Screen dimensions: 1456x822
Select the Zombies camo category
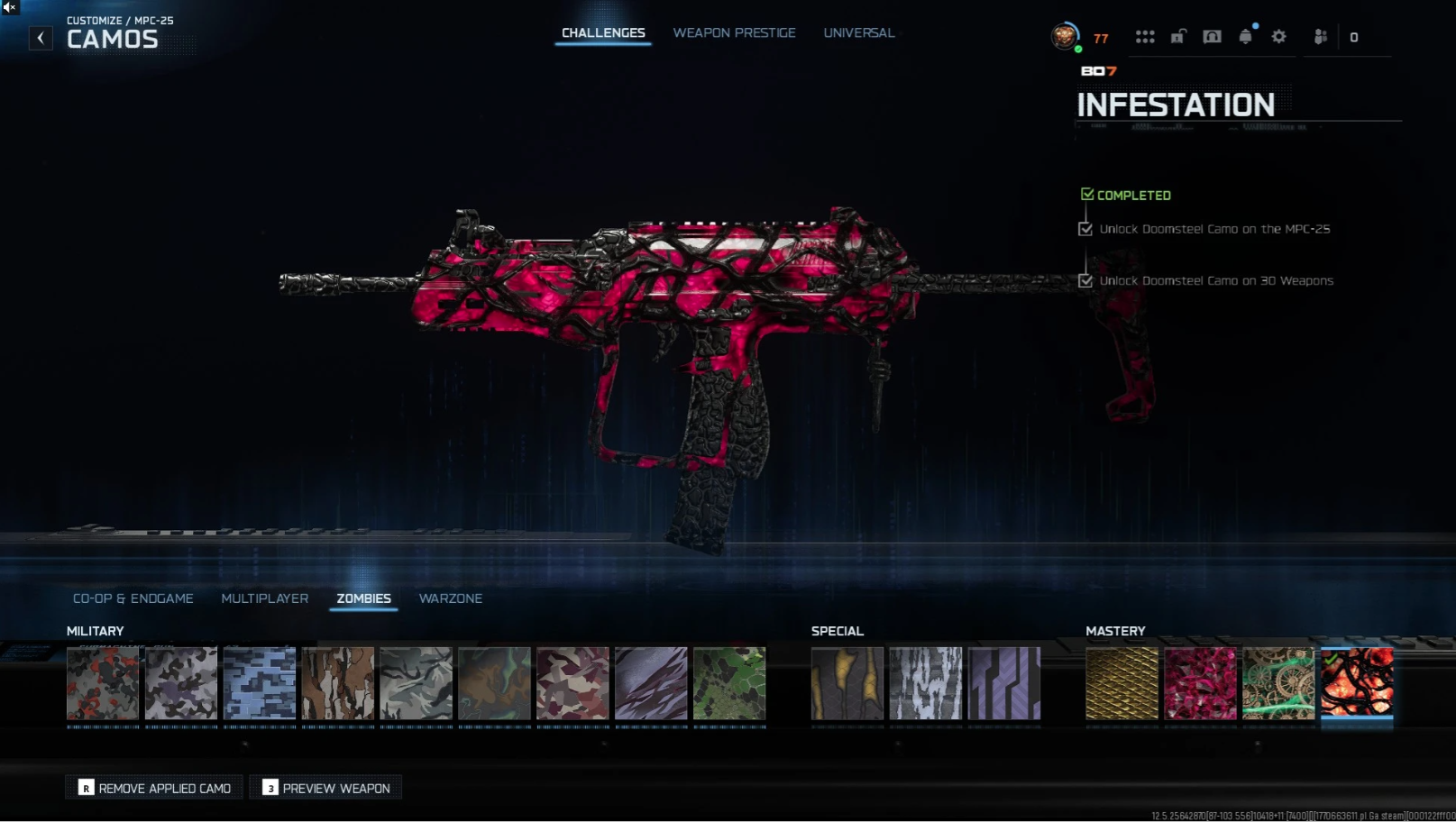point(363,598)
